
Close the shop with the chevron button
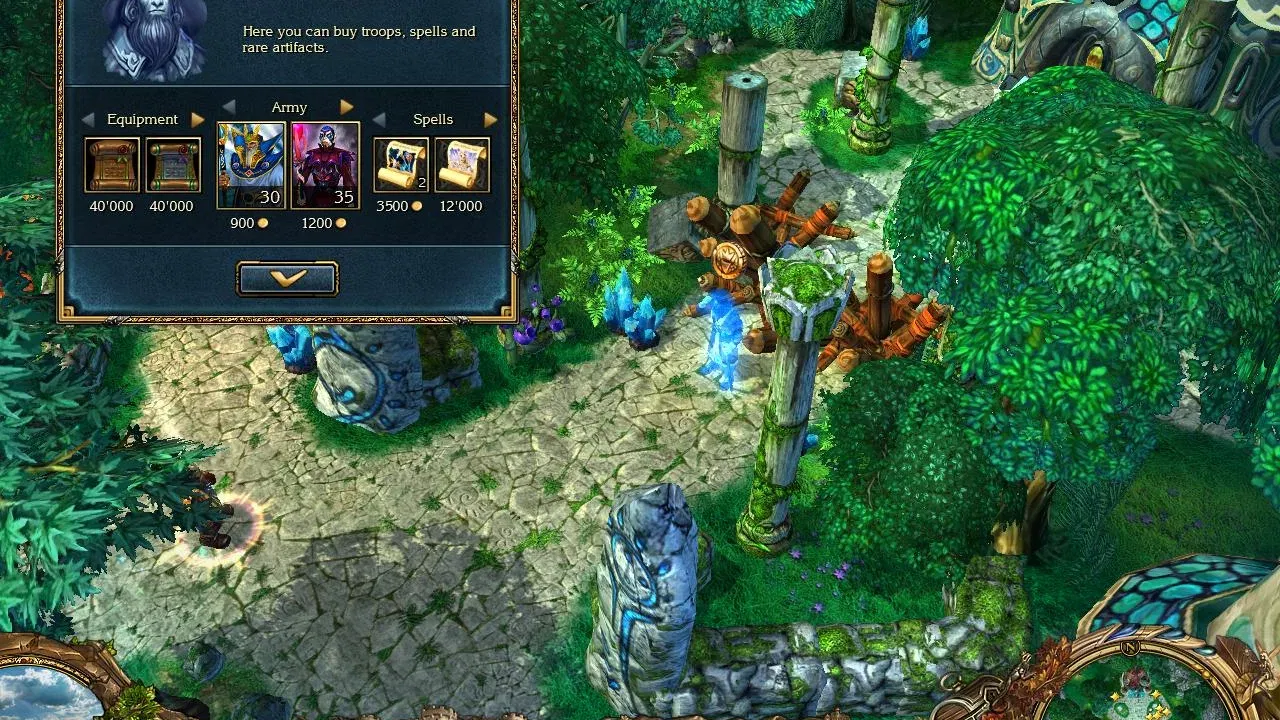point(287,279)
